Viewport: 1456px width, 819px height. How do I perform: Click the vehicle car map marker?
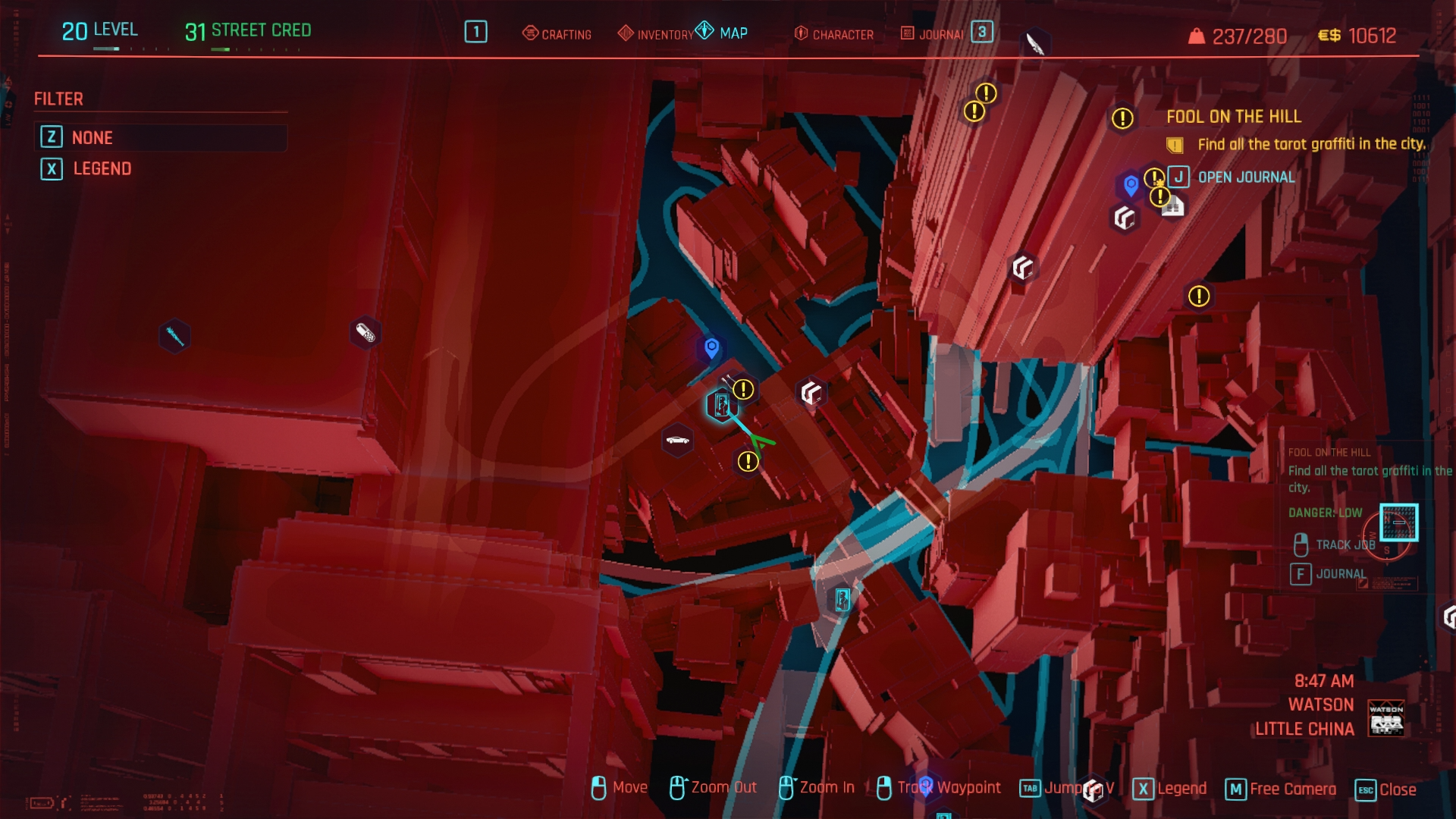677,440
